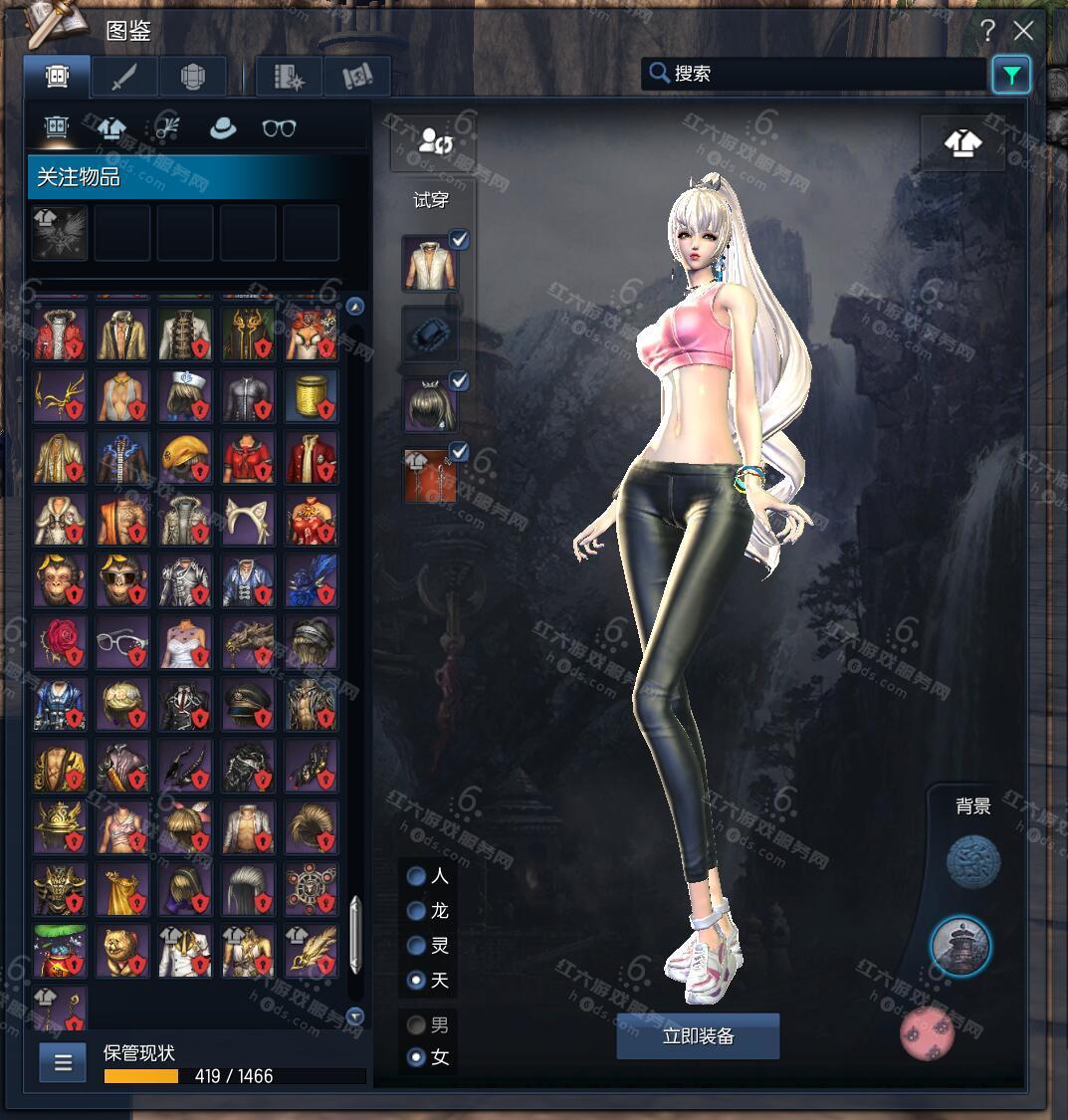This screenshot has width=1068, height=1120.
Task: Close the 图鉴 window
Action: coord(1023,31)
